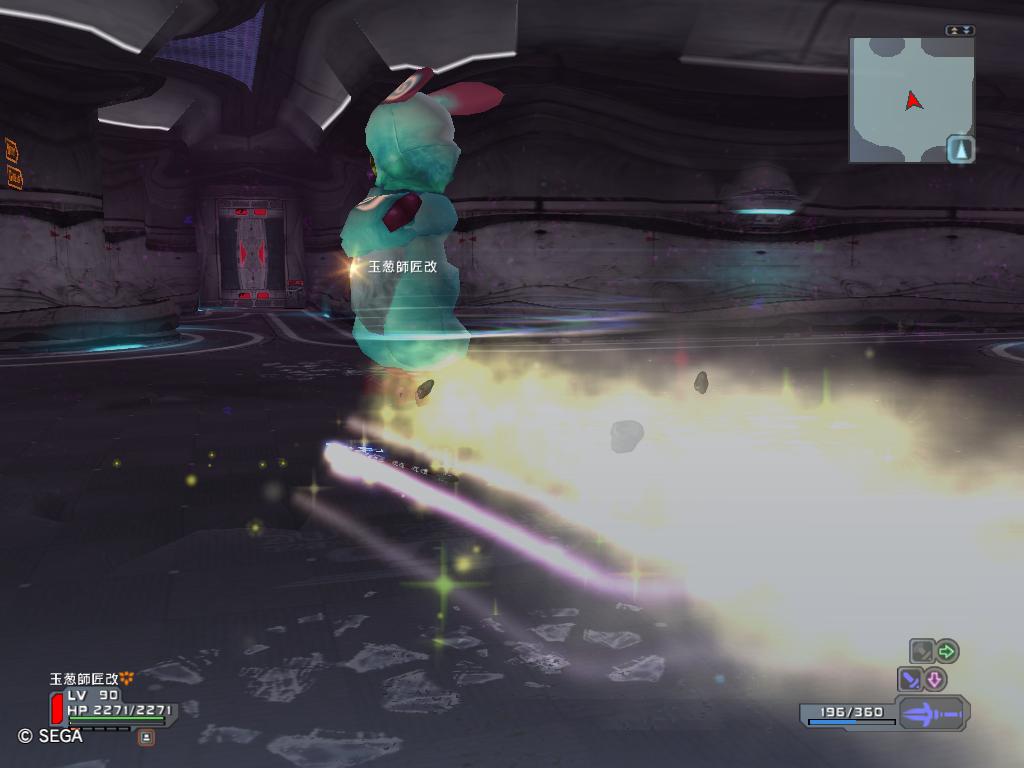
Task: Select the player name above the level panel
Action: point(85,679)
